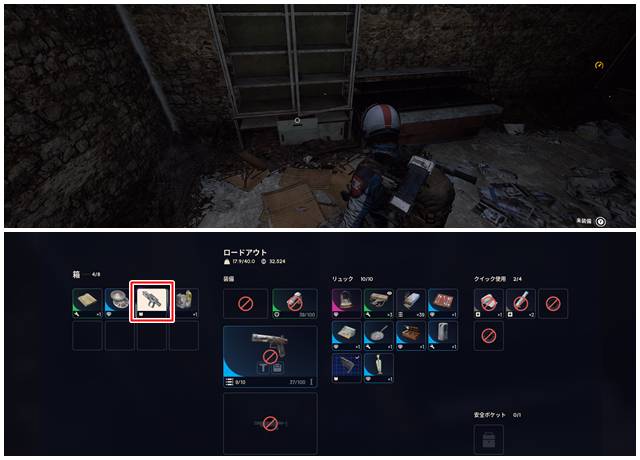Image resolution: width=640 pixels, height=460 pixels.
Task: Choose the pink-rarity item in the backpack
Action: click(x=346, y=302)
